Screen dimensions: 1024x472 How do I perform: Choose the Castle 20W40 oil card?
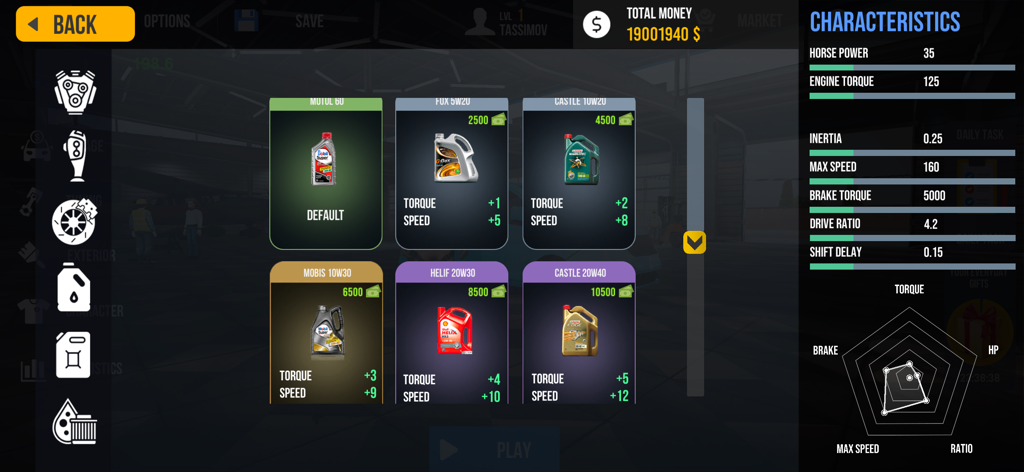[579, 334]
